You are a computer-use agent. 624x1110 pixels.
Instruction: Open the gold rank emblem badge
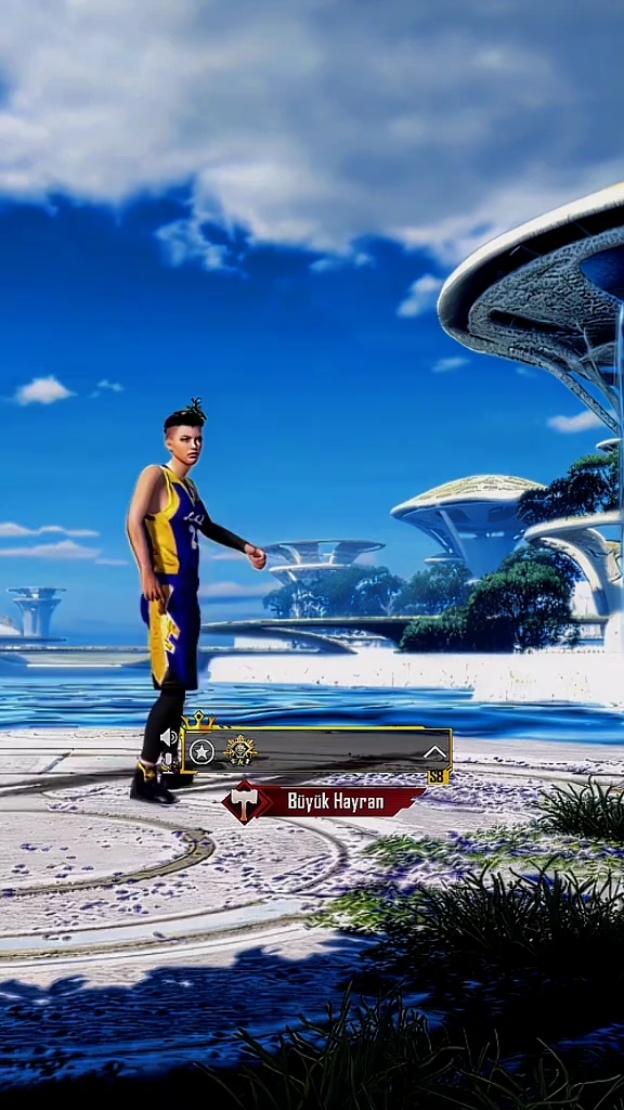240,750
